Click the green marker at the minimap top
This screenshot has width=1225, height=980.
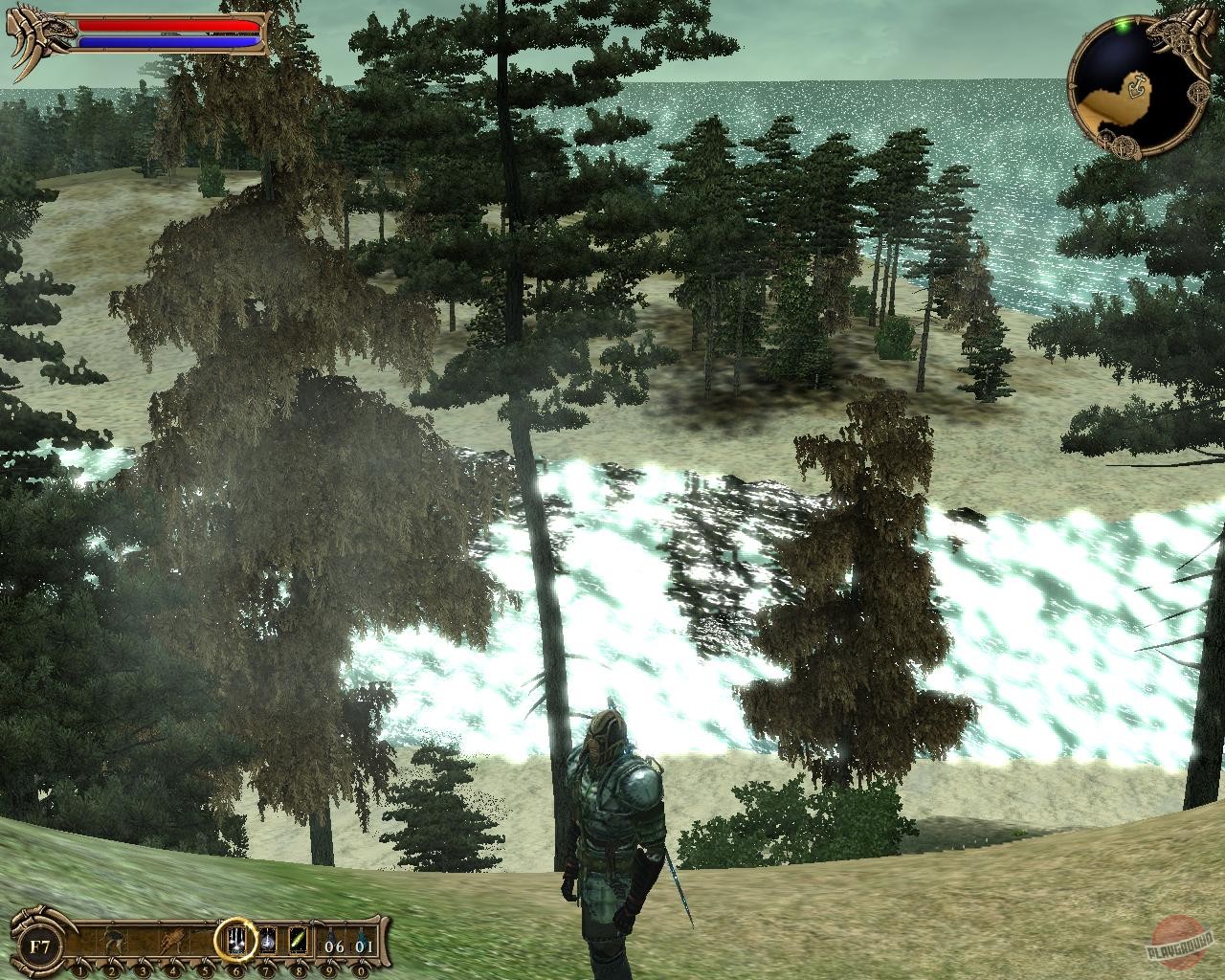pyautogui.click(x=1121, y=26)
